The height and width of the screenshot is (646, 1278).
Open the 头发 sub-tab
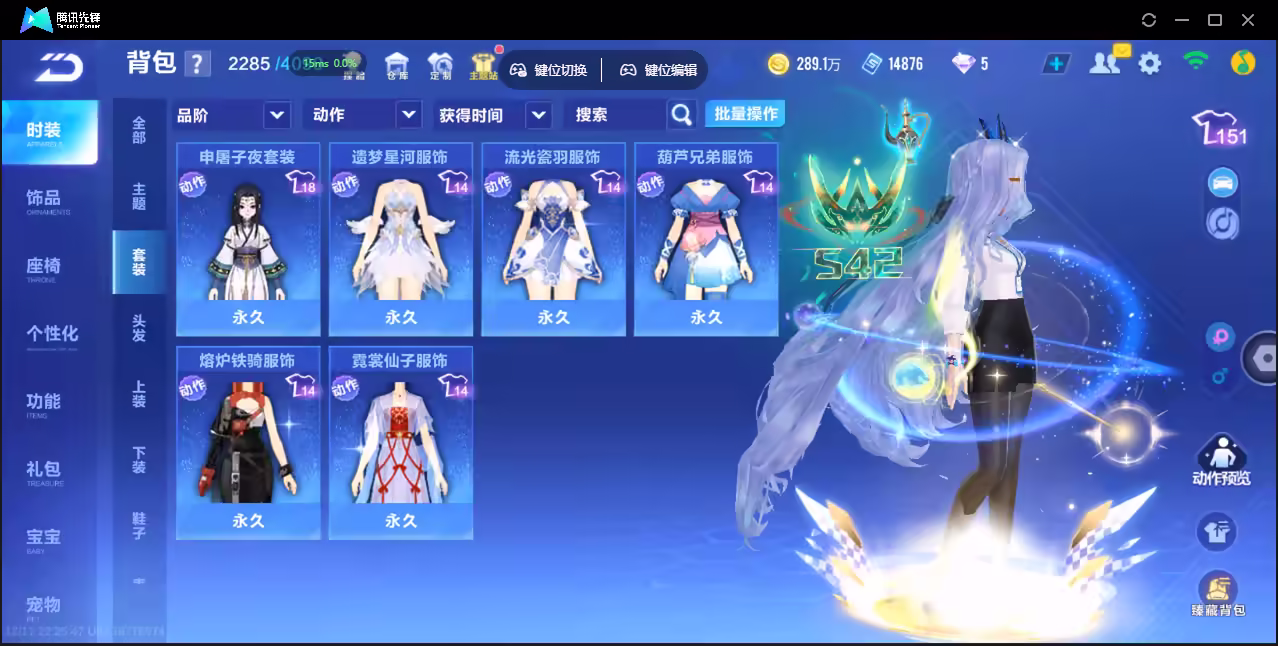139,328
